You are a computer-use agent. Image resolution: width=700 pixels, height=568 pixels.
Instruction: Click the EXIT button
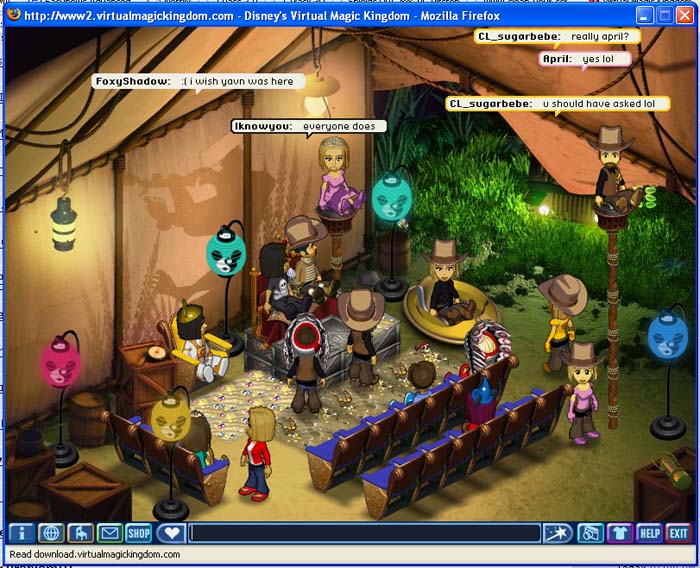pos(678,533)
